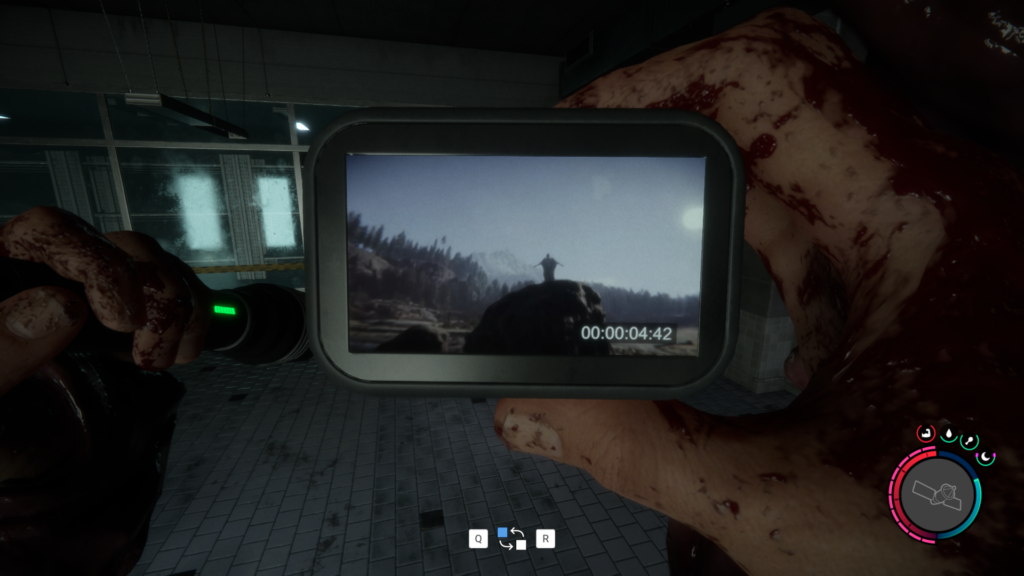The image size is (1024, 576).
Task: Click the crescent moon rest icon
Action: tap(986, 457)
